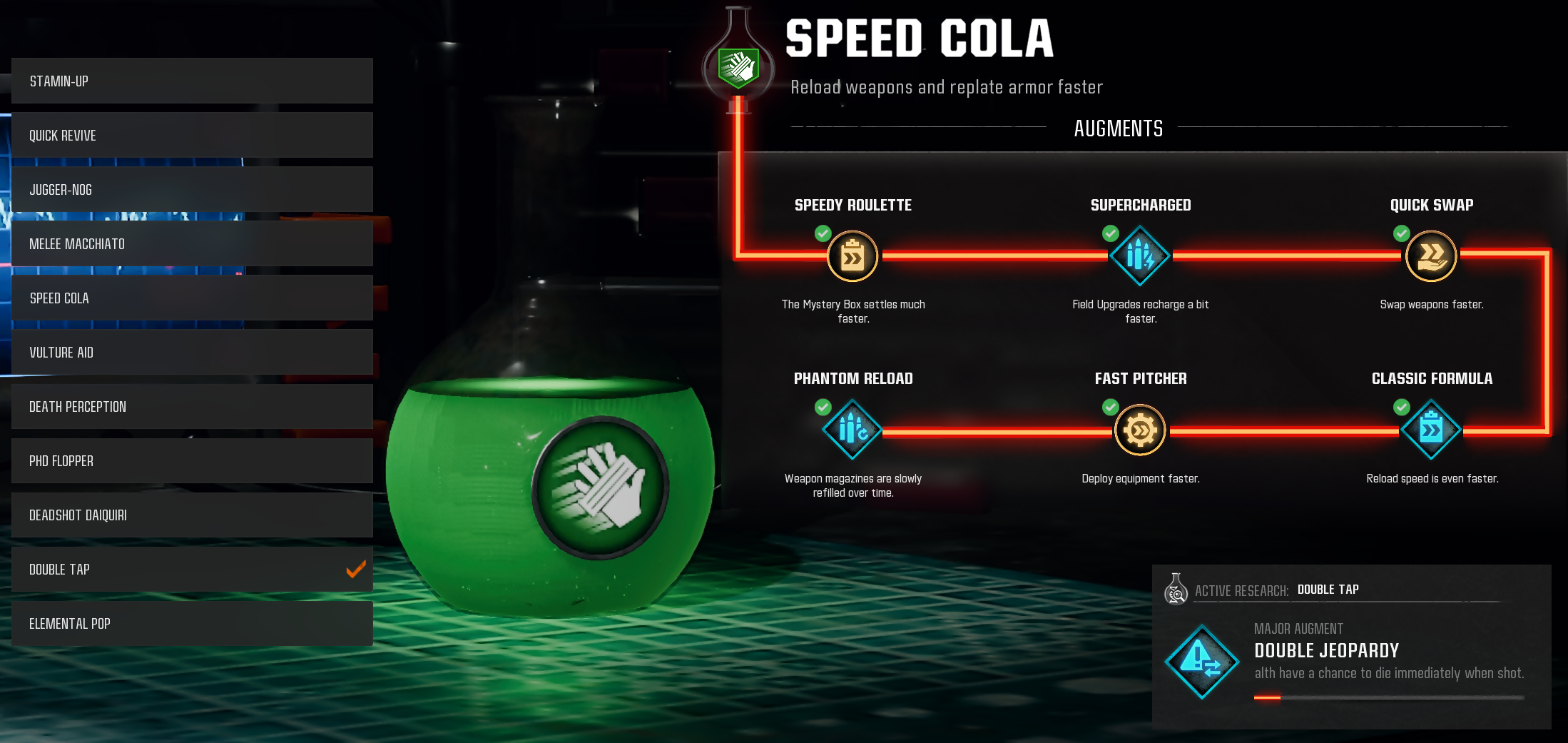The image size is (1568, 743).
Task: Choose the Quick Revive perk entry
Action: [192, 135]
